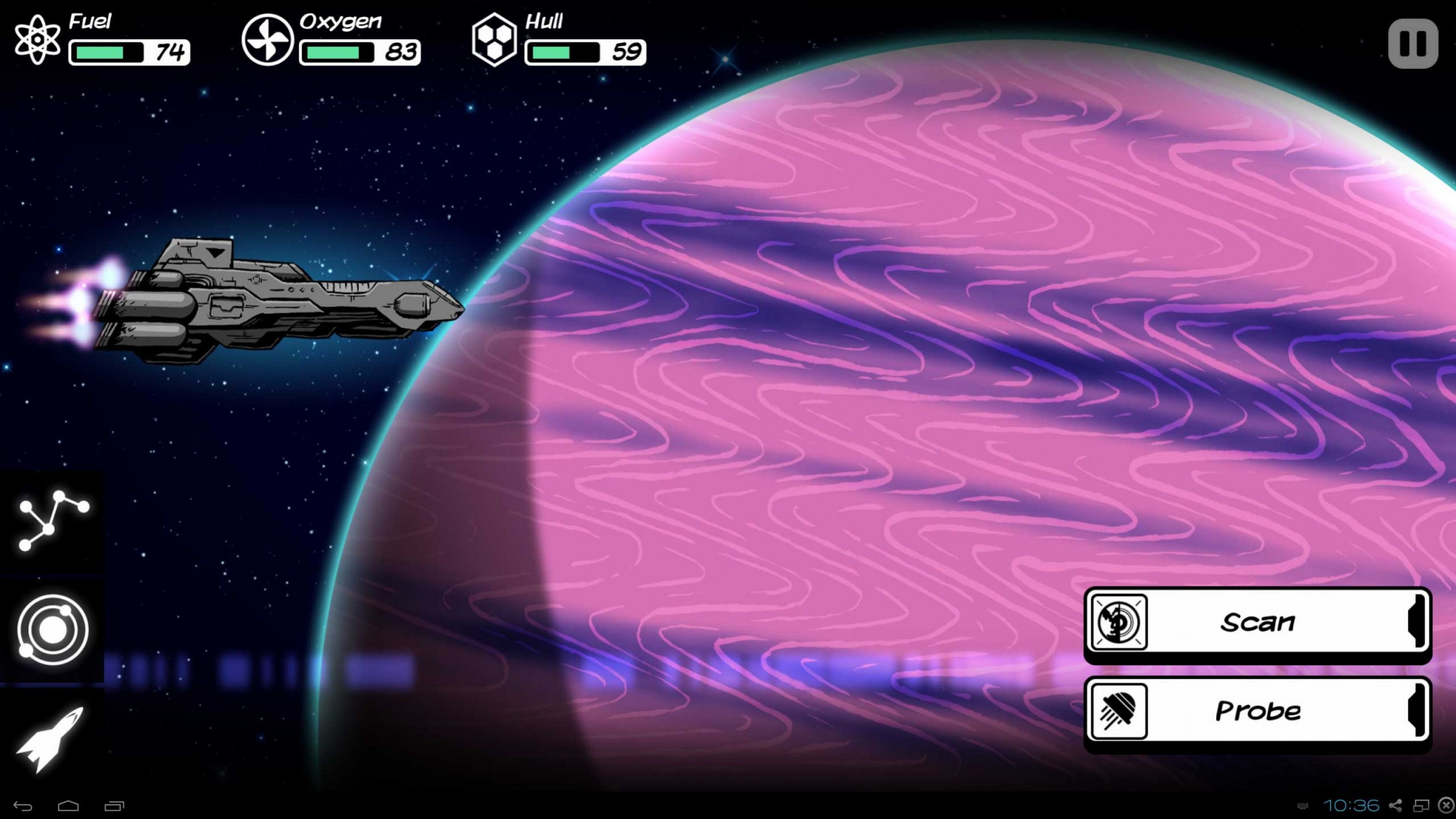This screenshot has height=819, width=1456.
Task: Show the solar system orbit view
Action: [53, 629]
